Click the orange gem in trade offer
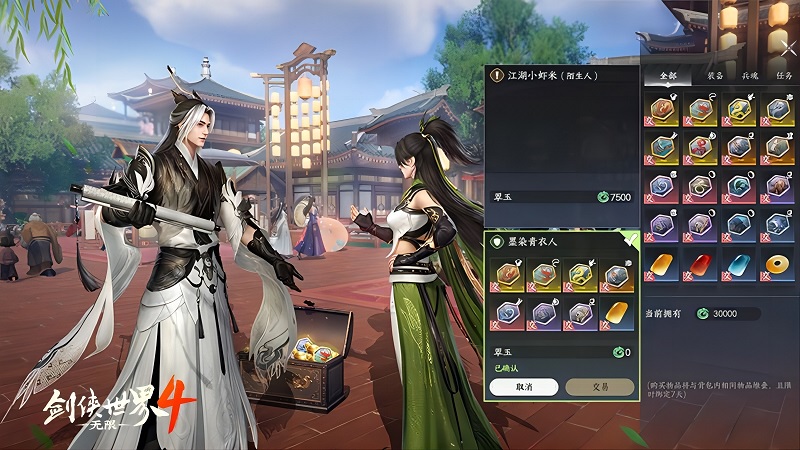Image resolution: width=800 pixels, height=450 pixels. [619, 315]
